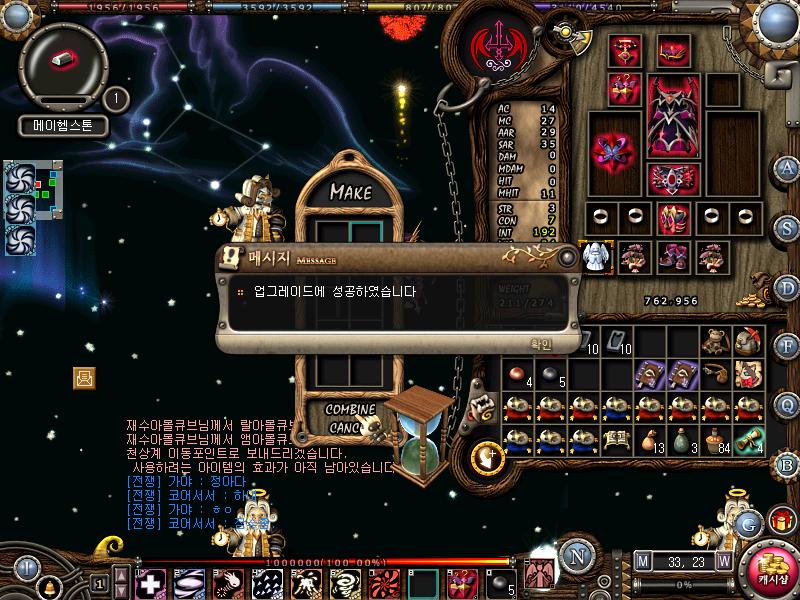Select the acorn jar stack of 84
The width and height of the screenshot is (800, 600).
714,440
